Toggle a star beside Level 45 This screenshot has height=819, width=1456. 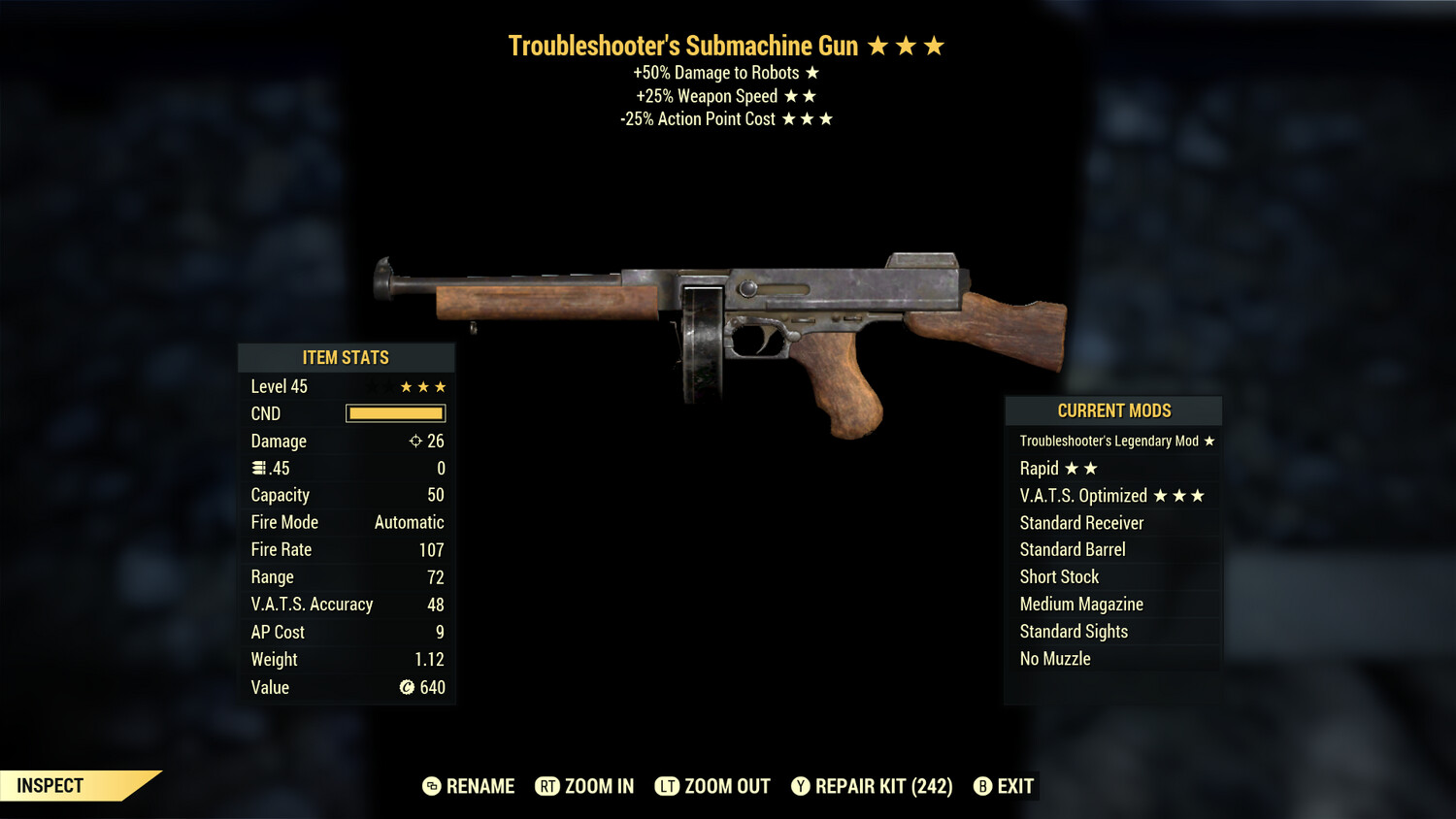[424, 386]
